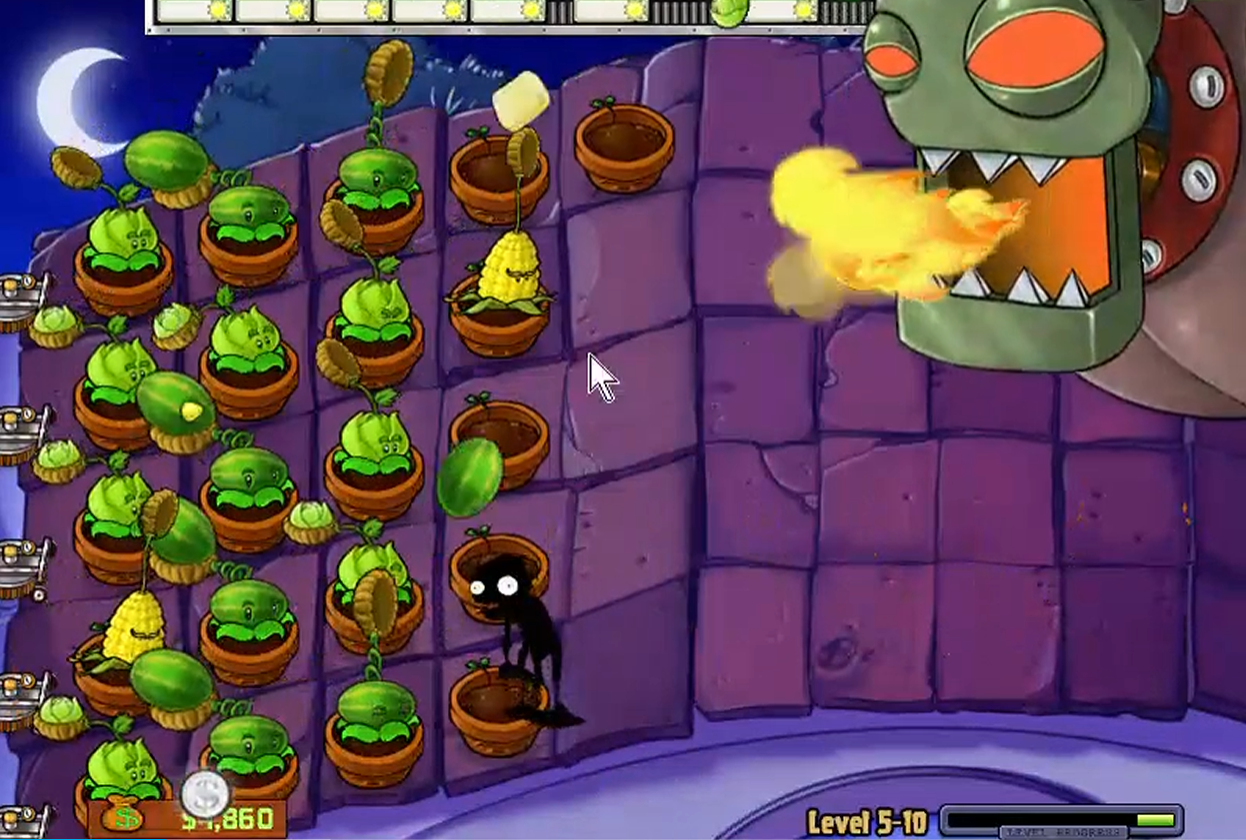Image resolution: width=1246 pixels, height=840 pixels.
Task: Pick the green plant seed packet on conveyor
Action: click(x=729, y=11)
